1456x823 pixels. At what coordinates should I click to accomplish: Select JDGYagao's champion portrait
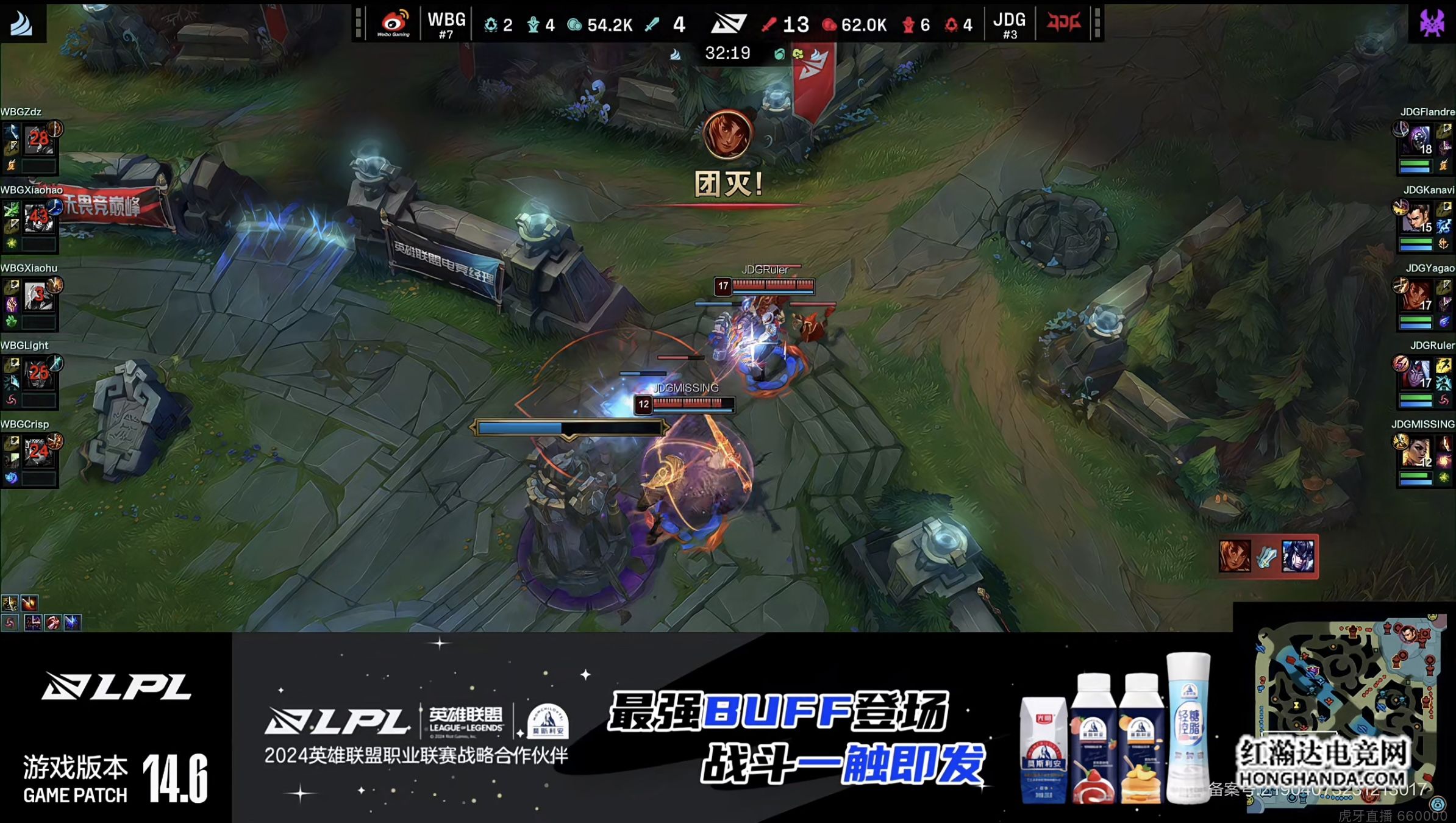[1418, 296]
